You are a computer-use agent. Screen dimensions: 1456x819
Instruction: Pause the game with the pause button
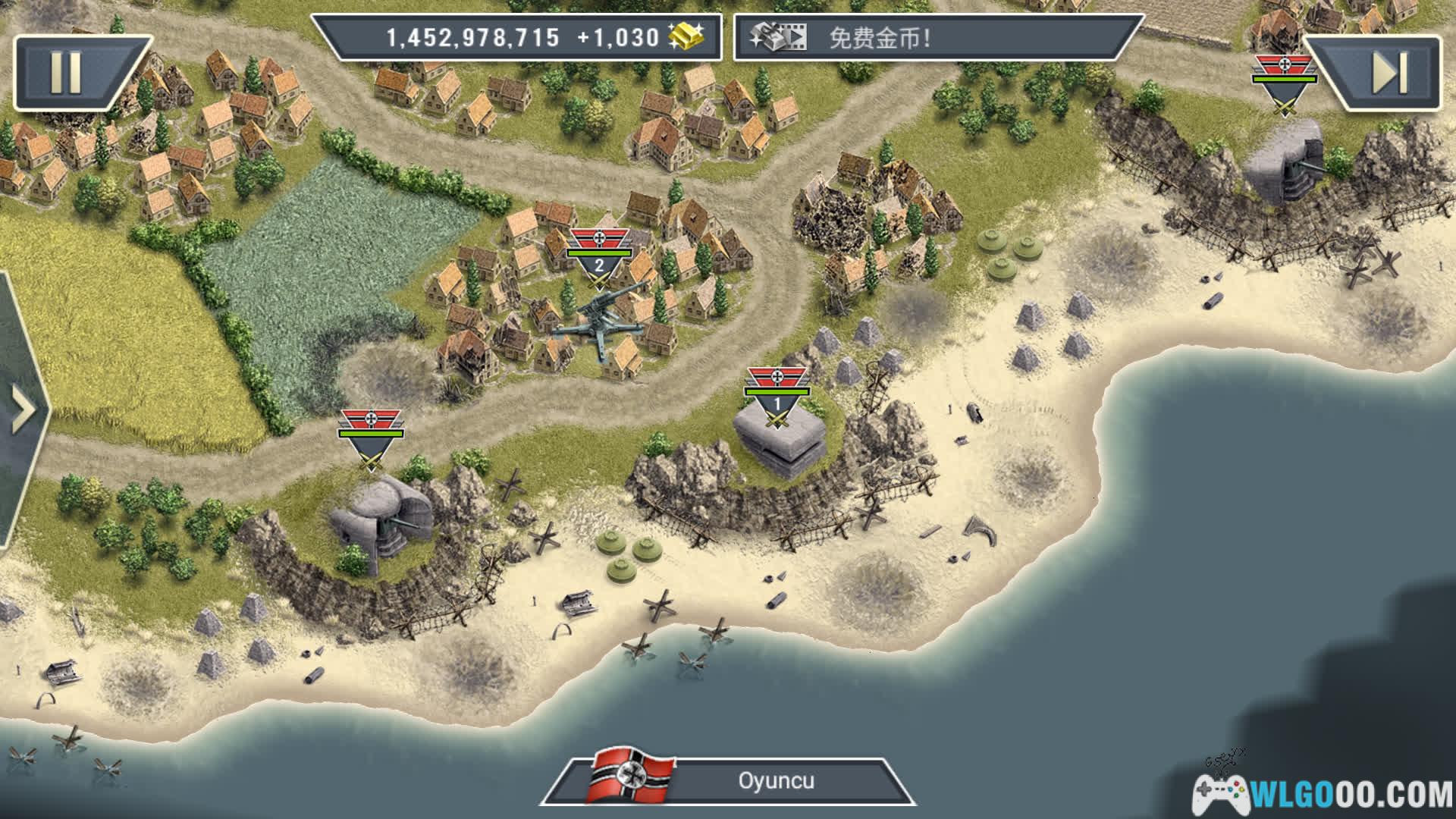(67, 73)
